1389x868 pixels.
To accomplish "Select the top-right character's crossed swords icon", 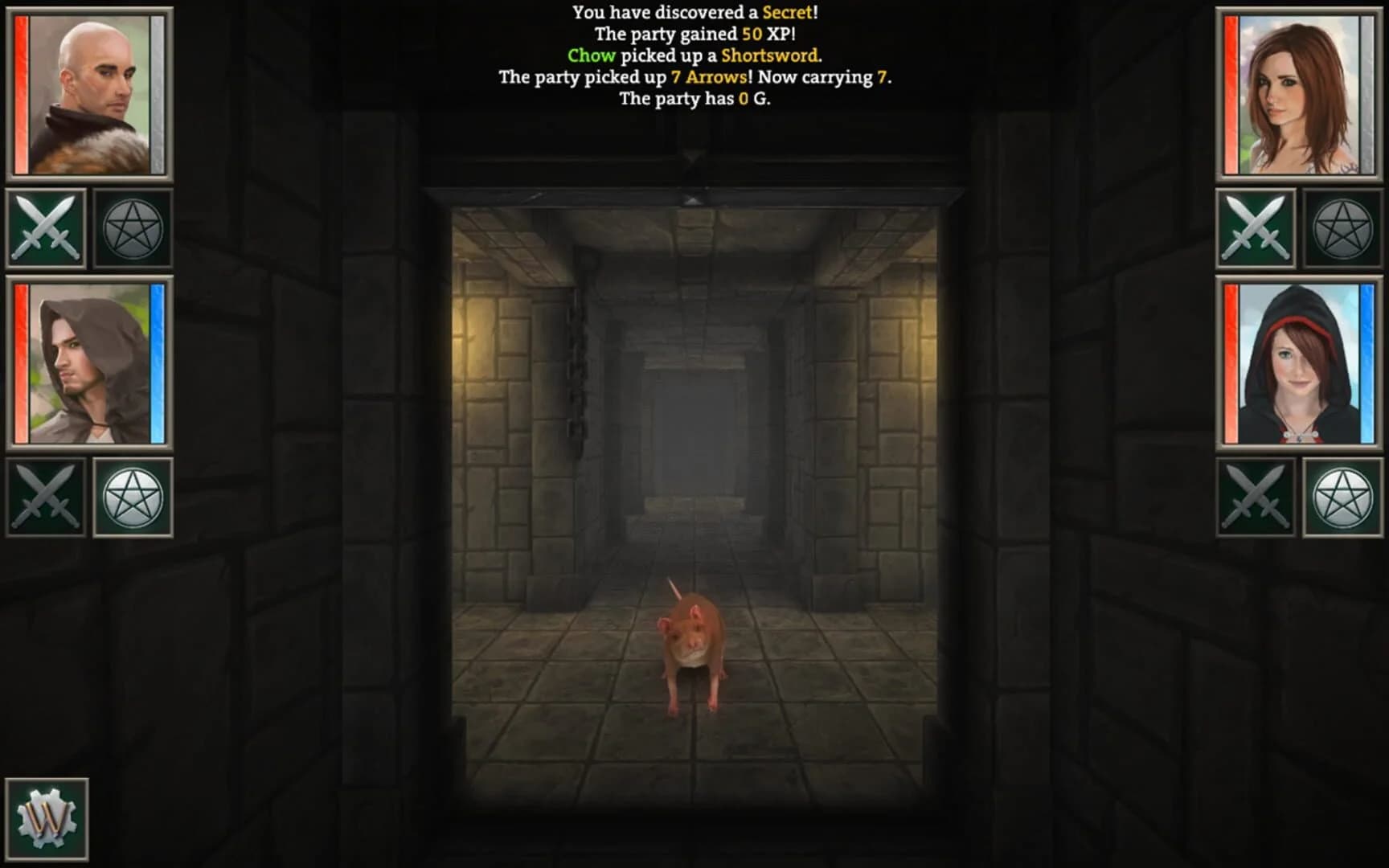I will click(x=1257, y=227).
